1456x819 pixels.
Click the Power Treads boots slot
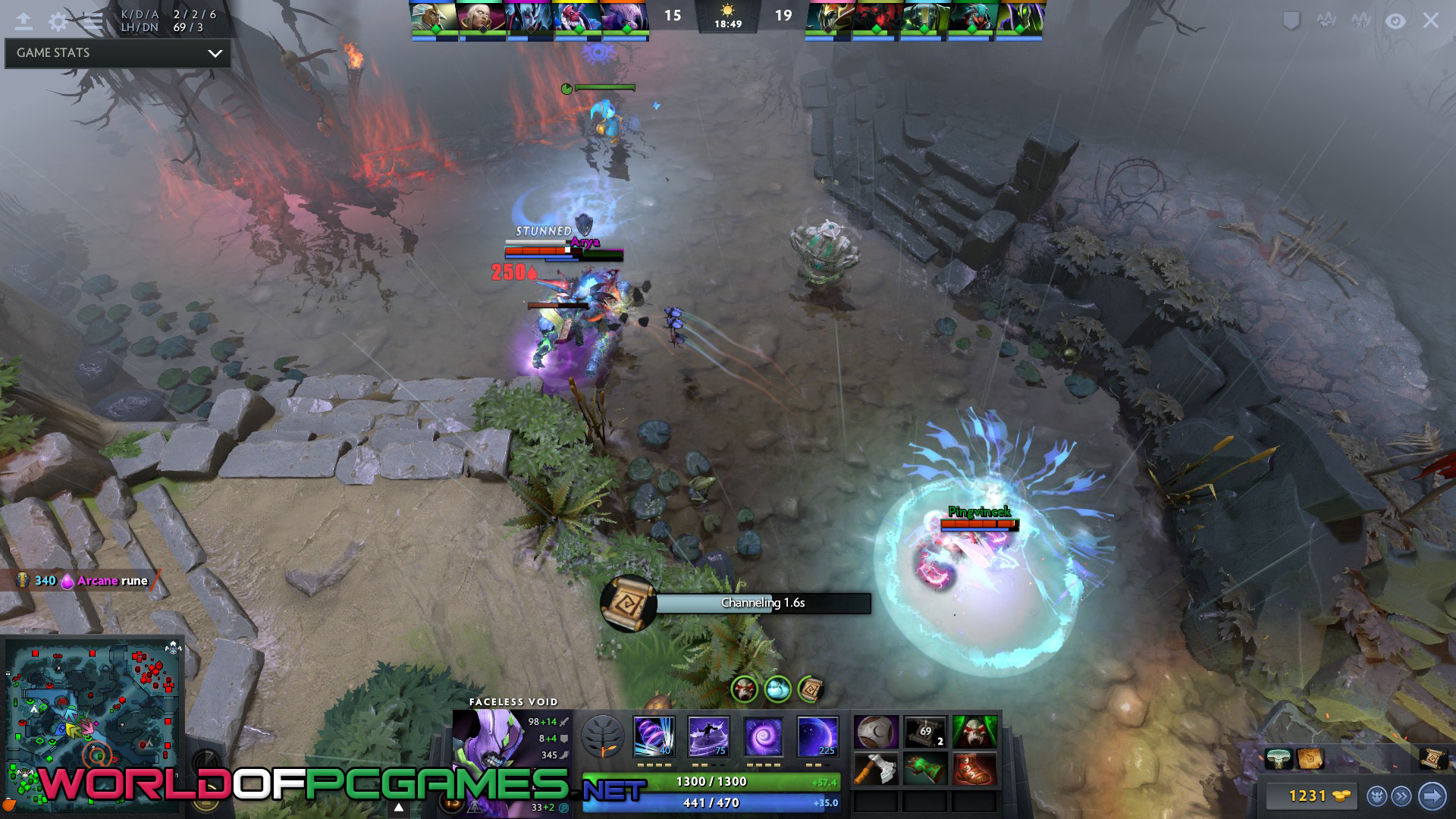click(974, 769)
